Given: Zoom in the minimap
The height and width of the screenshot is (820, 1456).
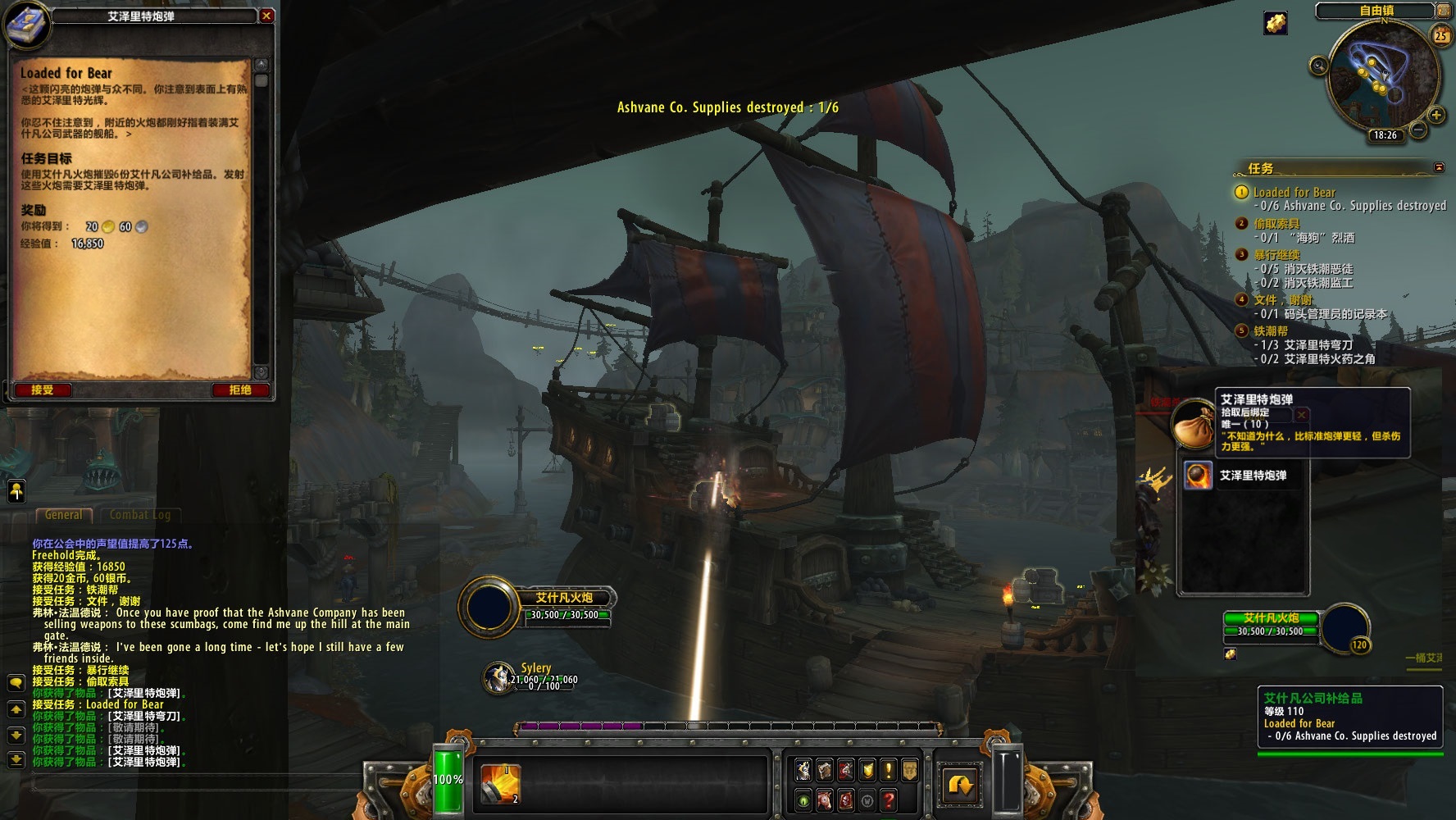Looking at the screenshot, I should pyautogui.click(x=1436, y=116).
